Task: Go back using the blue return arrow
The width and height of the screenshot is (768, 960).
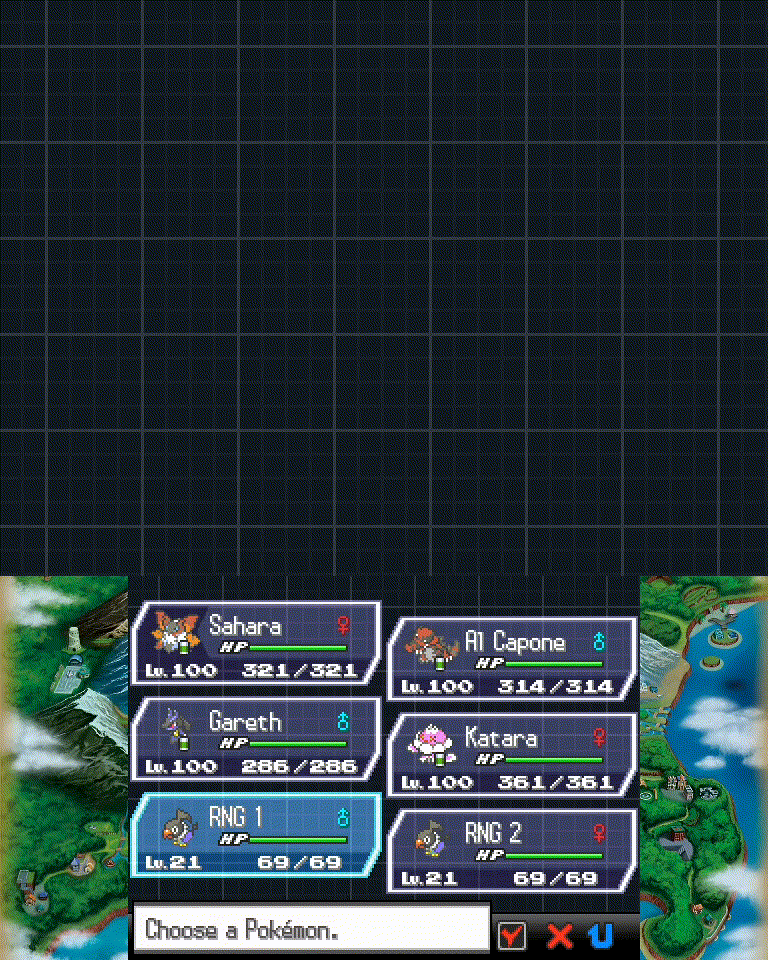Action: tap(602, 935)
